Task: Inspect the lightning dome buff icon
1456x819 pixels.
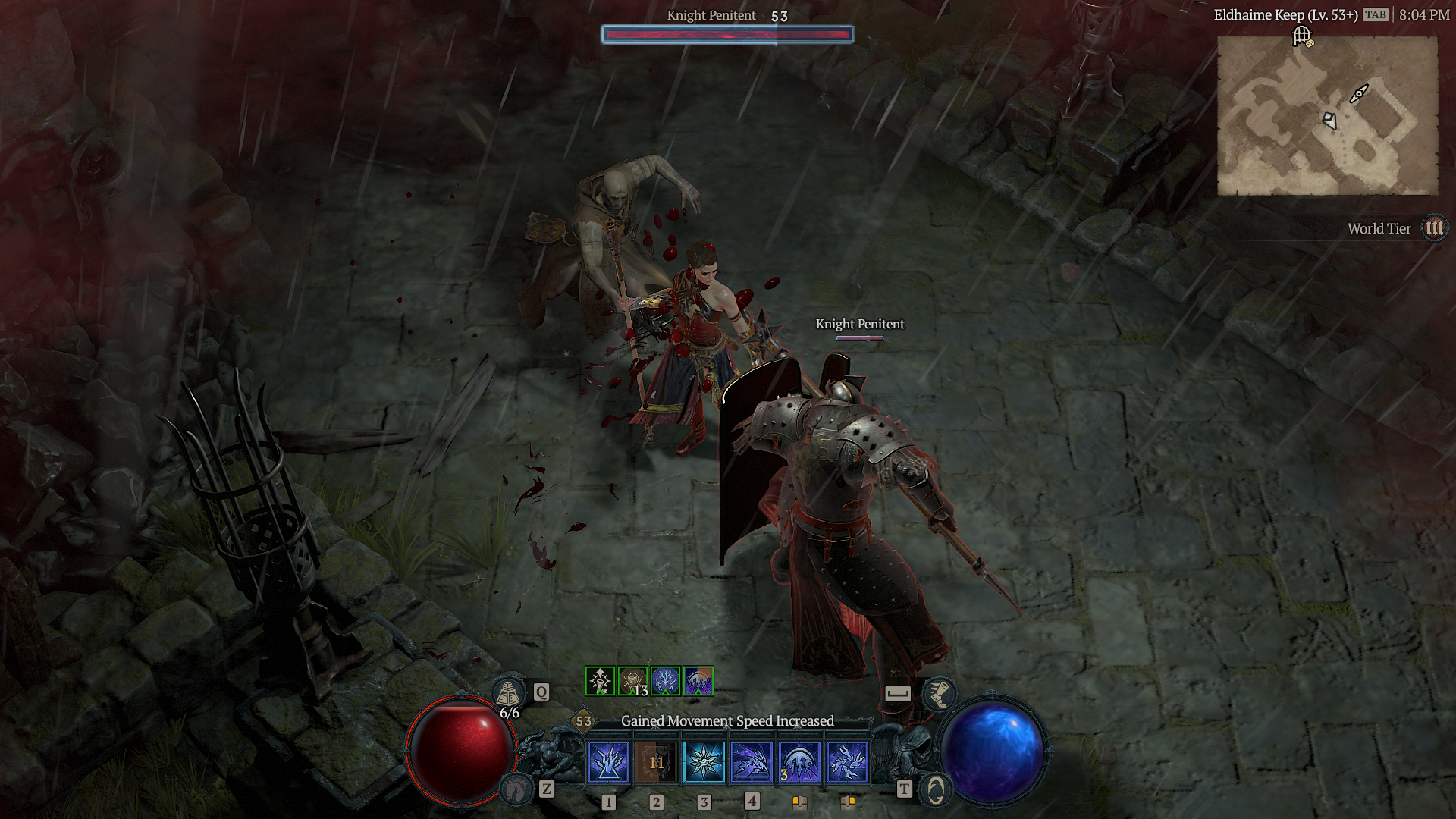Action: [698, 681]
